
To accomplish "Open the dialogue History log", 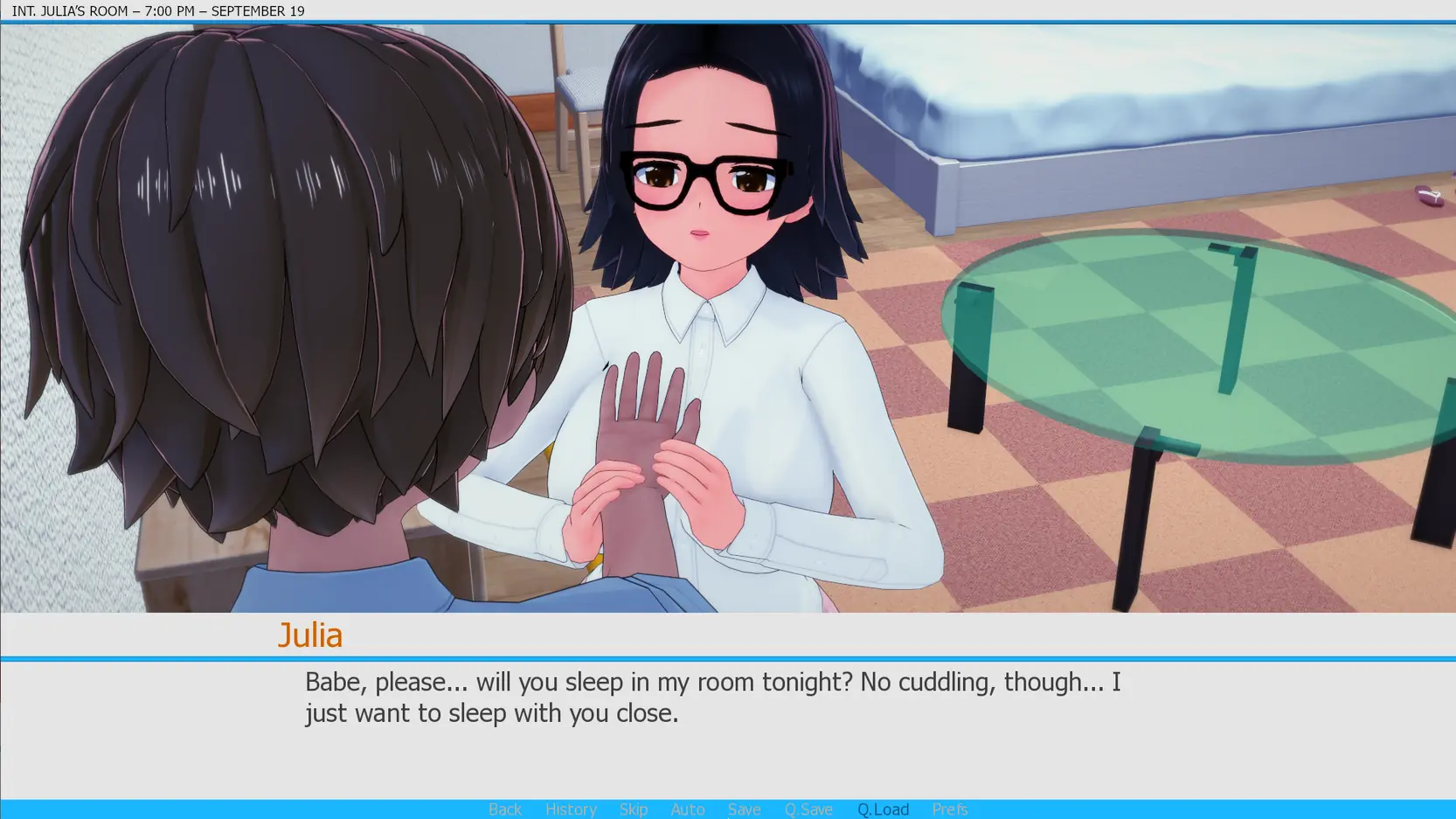I will click(571, 809).
